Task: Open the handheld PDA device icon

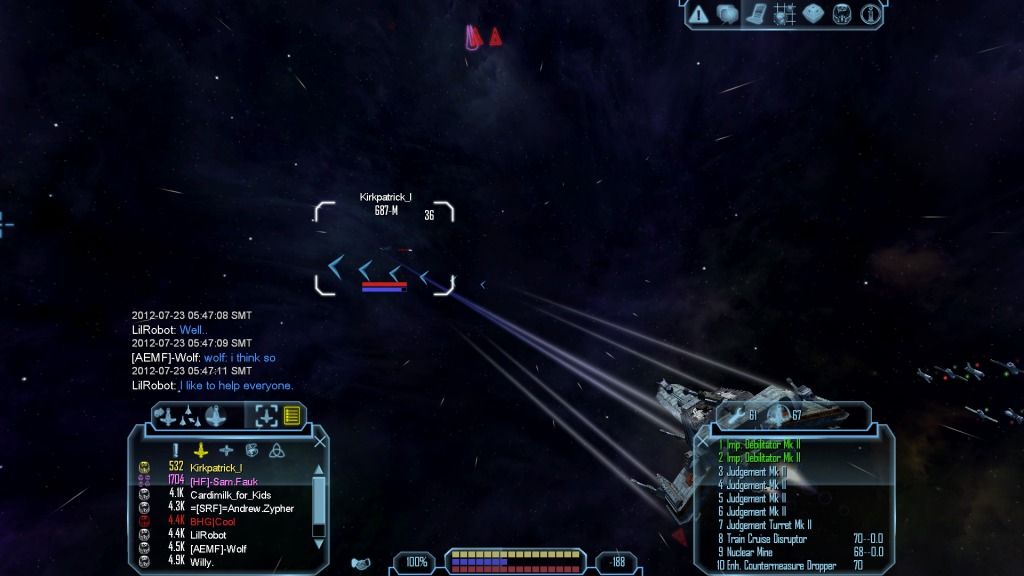Action: 755,14
